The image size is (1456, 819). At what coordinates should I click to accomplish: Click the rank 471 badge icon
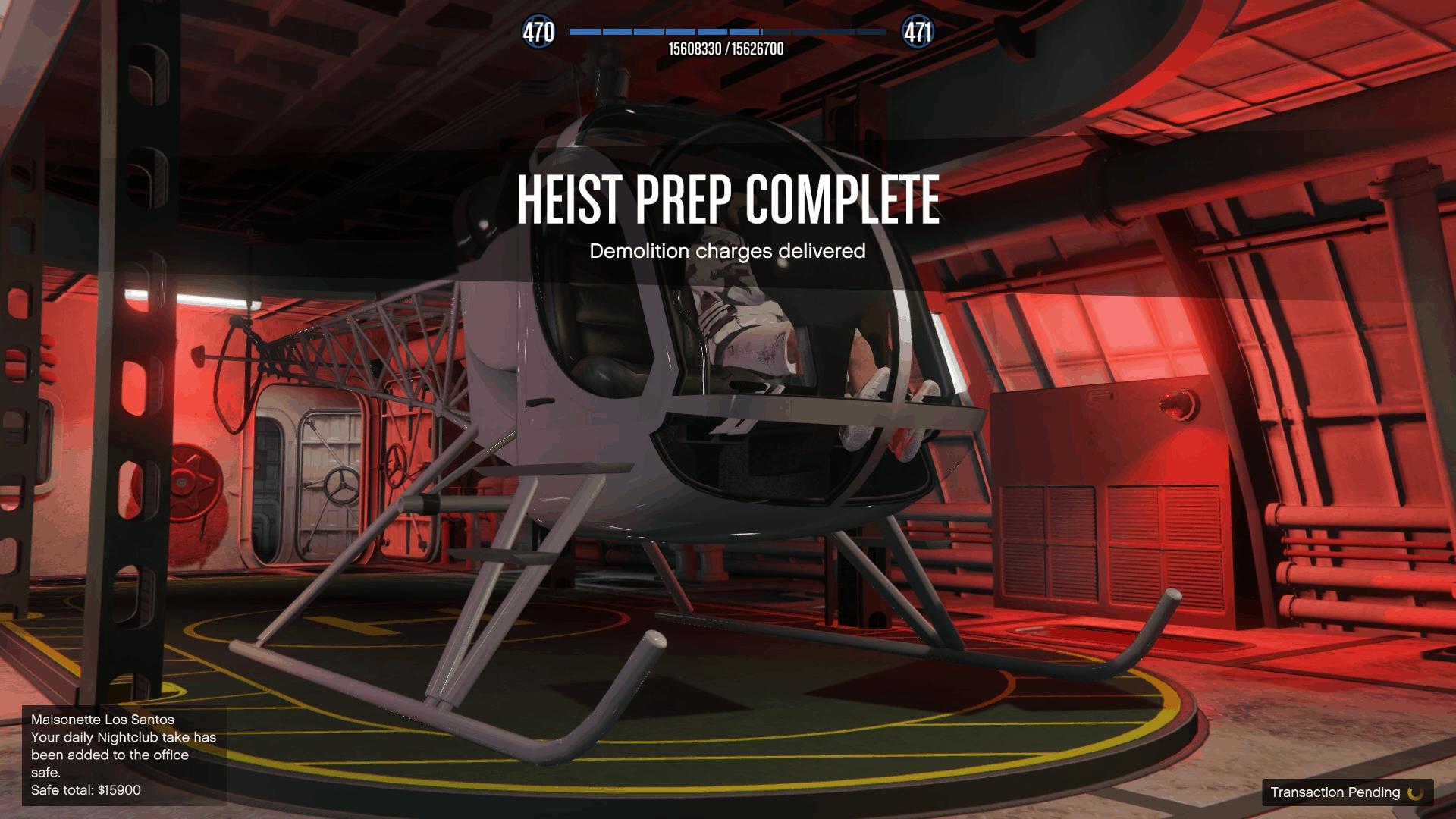pyautogui.click(x=918, y=32)
